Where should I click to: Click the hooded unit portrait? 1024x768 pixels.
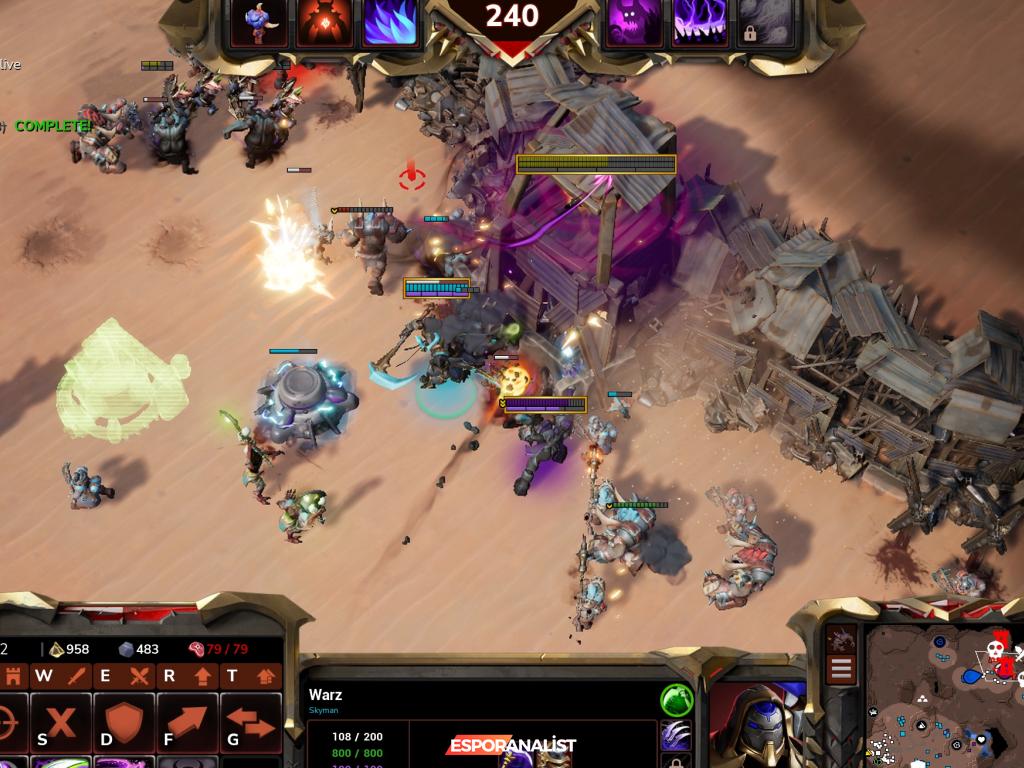click(x=757, y=723)
